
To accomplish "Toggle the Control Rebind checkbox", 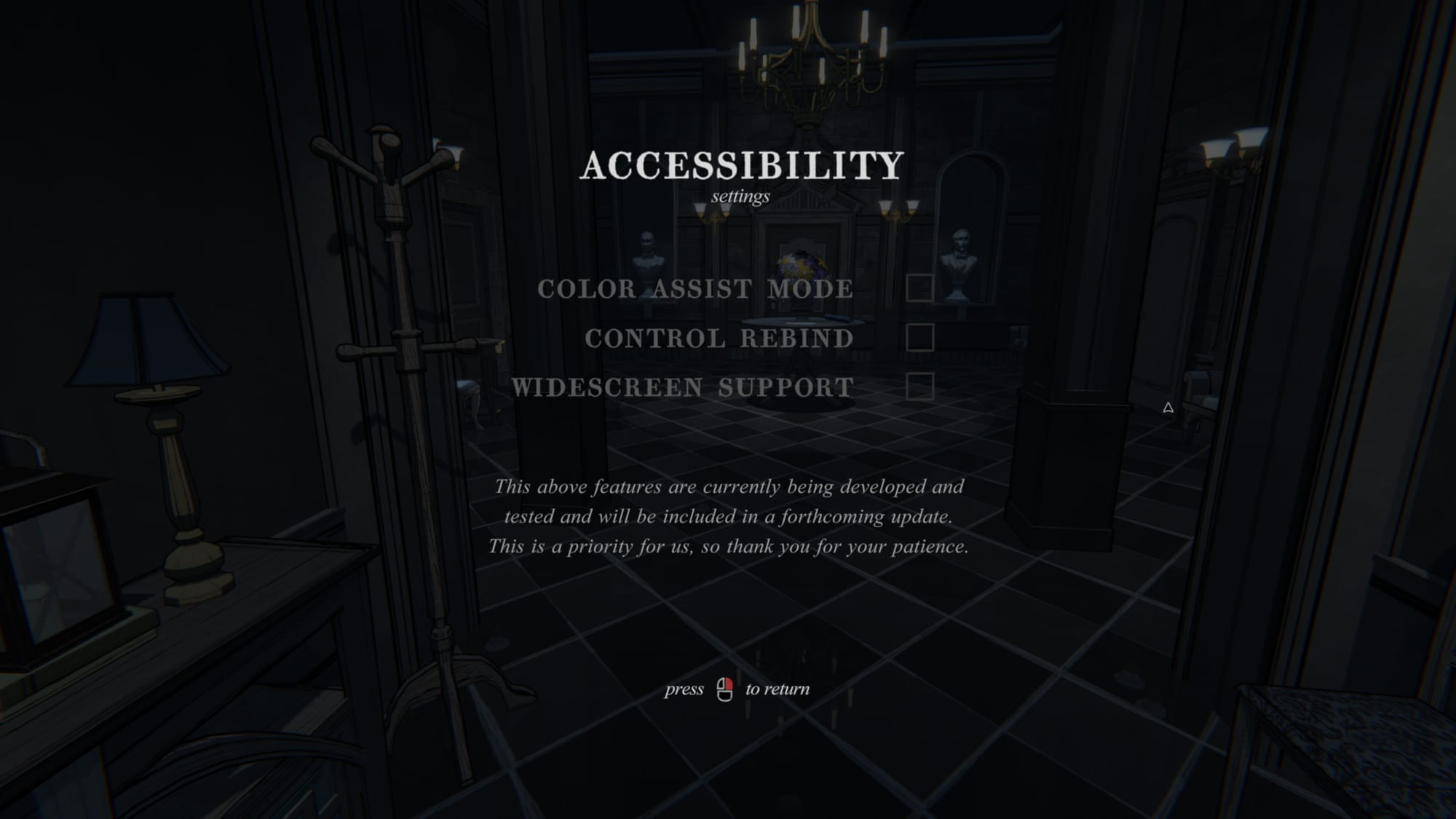I will pos(921,337).
